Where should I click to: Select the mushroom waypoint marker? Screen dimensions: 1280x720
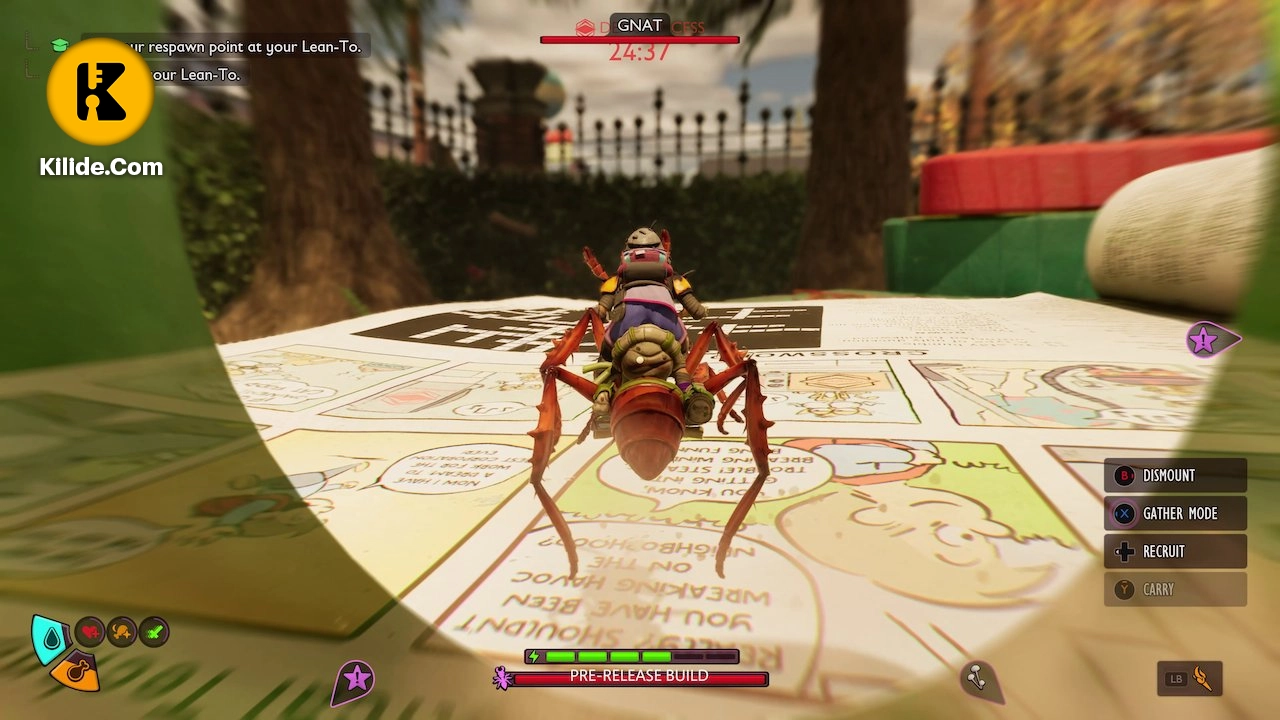point(976,679)
